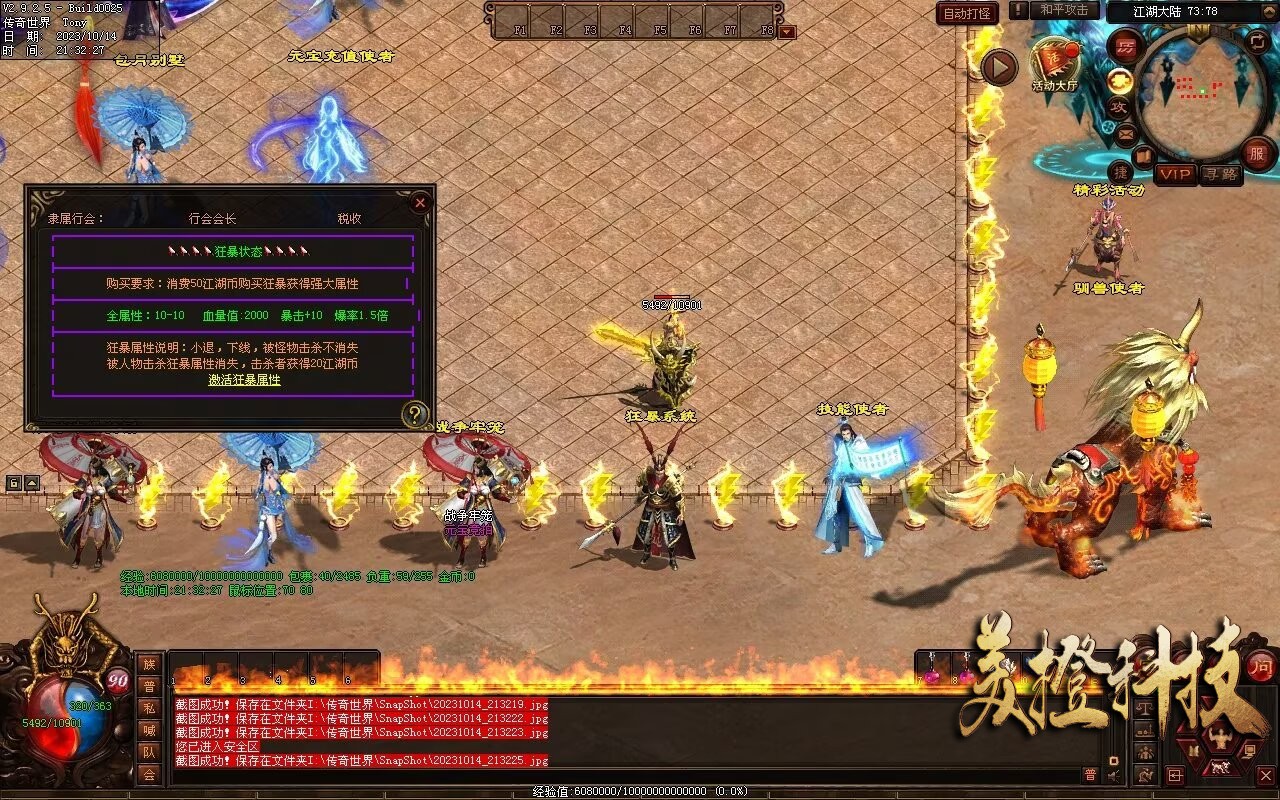The width and height of the screenshot is (1280, 800).
Task: Switch chat to 喊 shout channel
Action: pos(149,730)
